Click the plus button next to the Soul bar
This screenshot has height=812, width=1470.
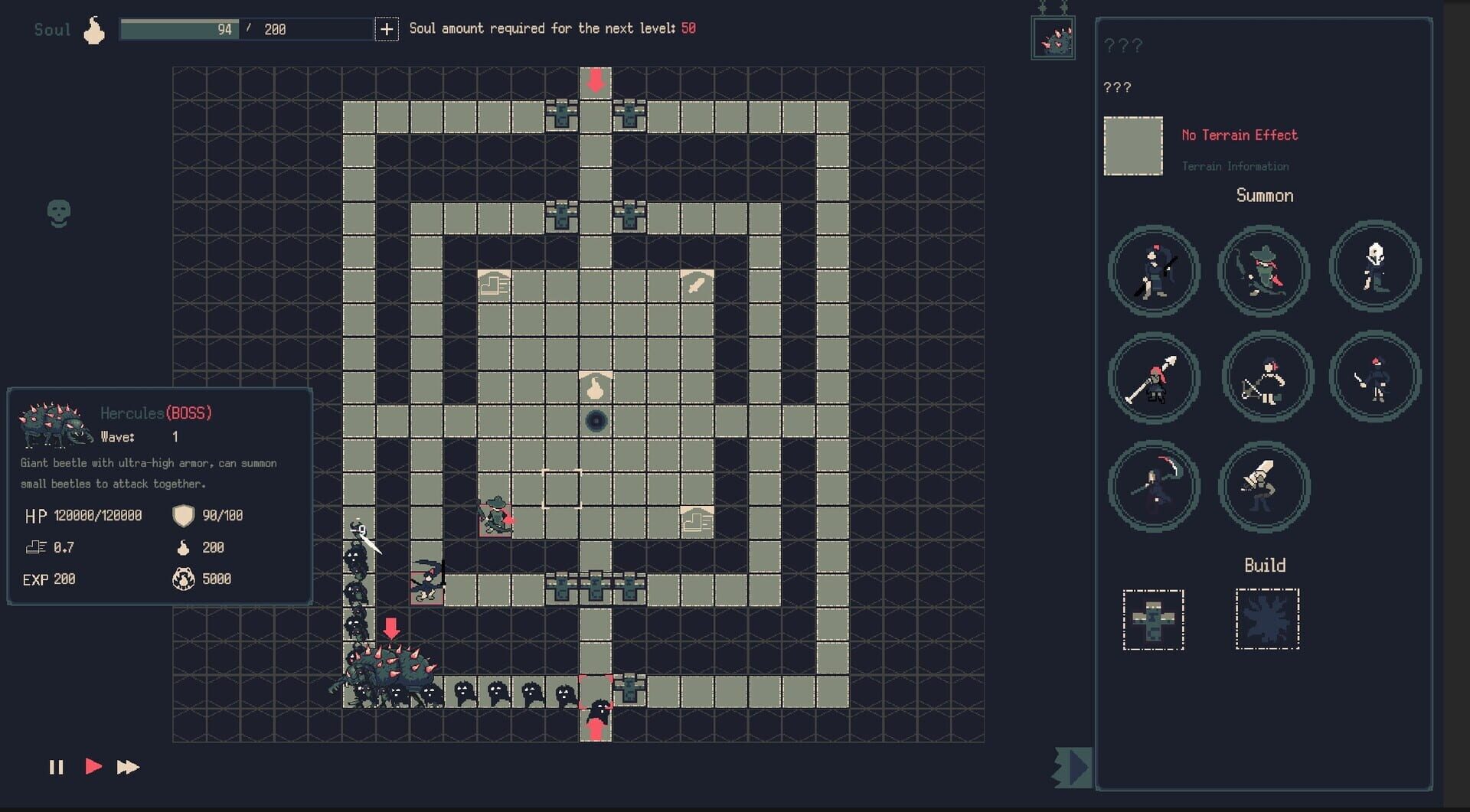(x=387, y=29)
